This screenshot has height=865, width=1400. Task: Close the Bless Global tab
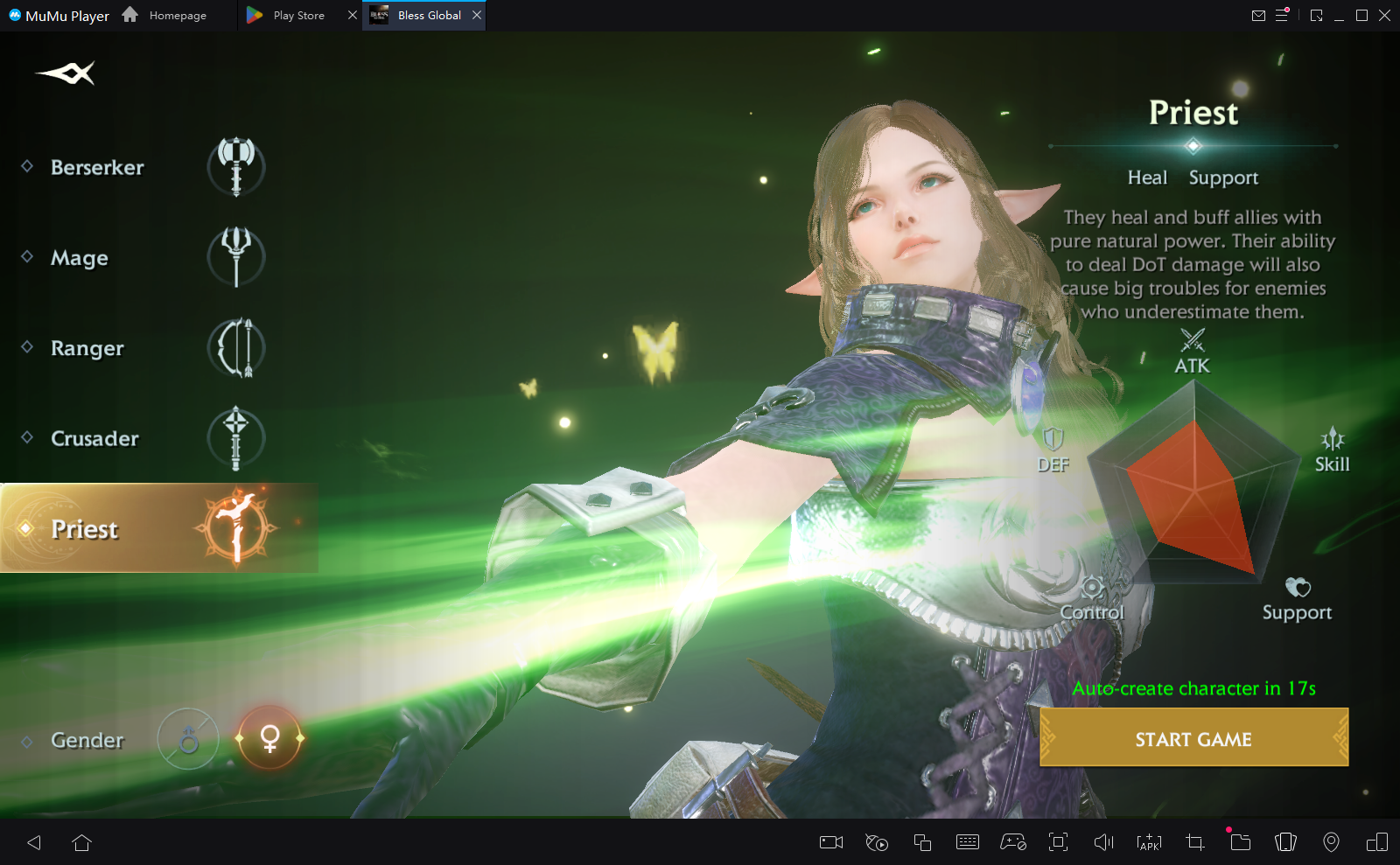477,15
